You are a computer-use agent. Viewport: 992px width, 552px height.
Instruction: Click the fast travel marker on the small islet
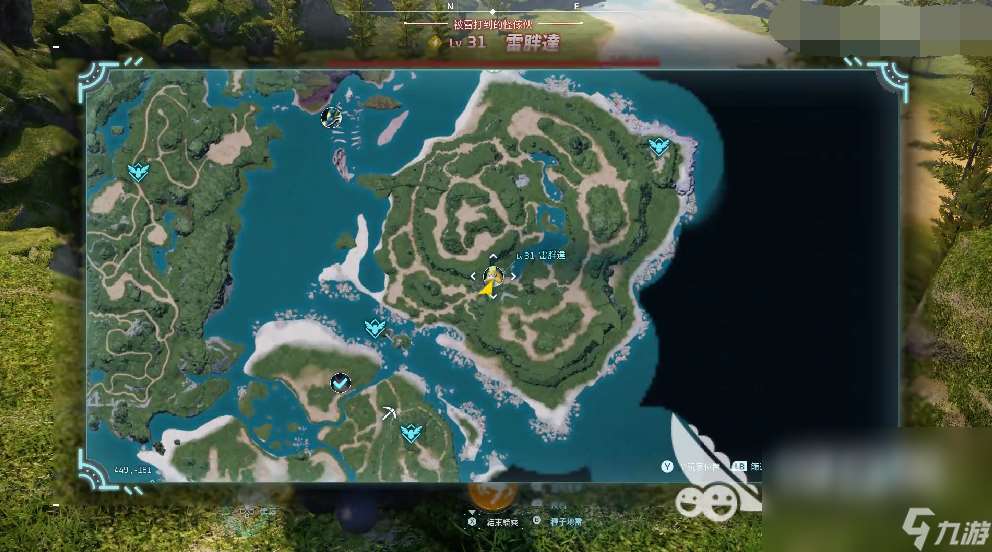point(375,328)
